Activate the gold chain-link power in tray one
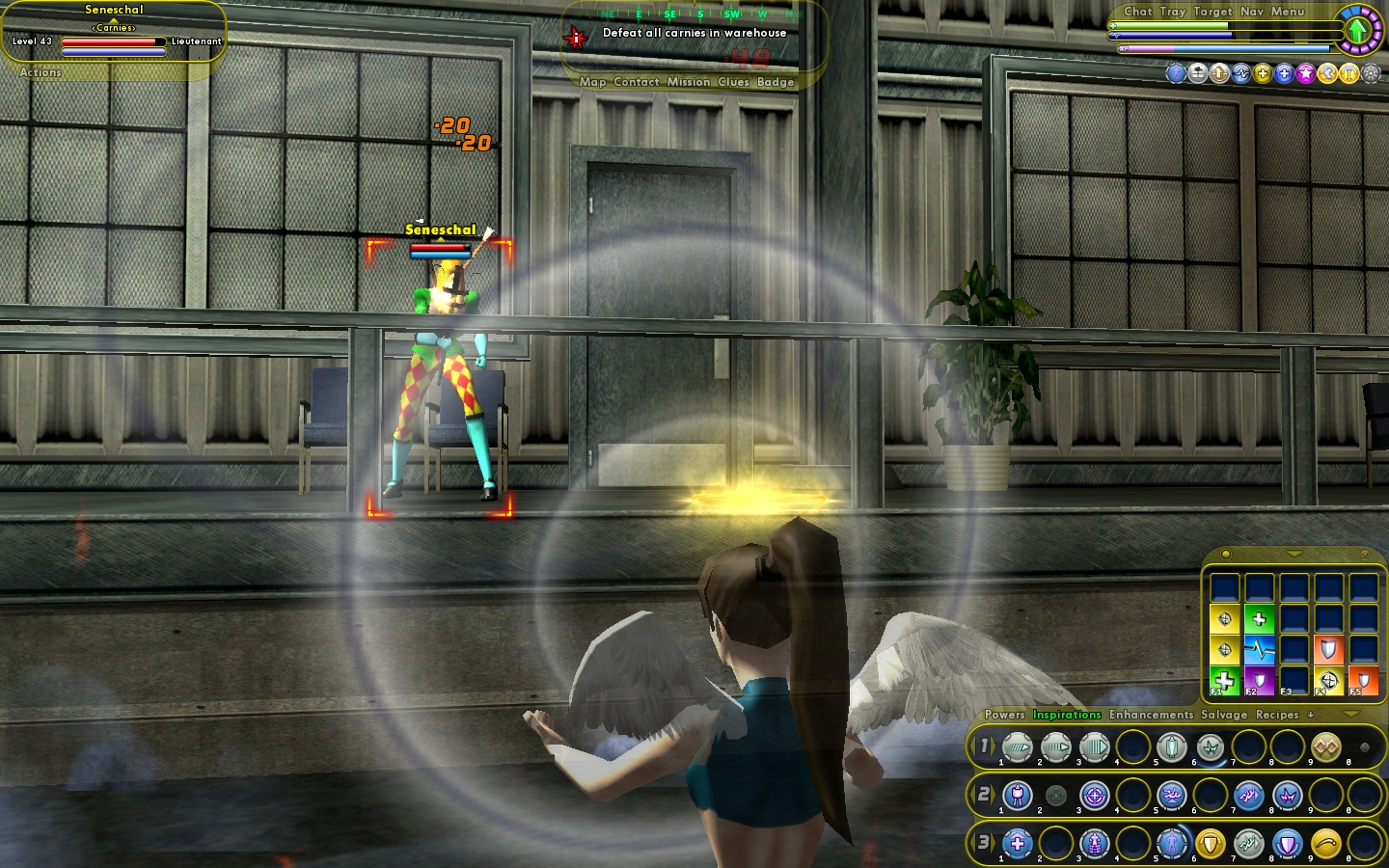Image resolution: width=1389 pixels, height=868 pixels. [1325, 746]
